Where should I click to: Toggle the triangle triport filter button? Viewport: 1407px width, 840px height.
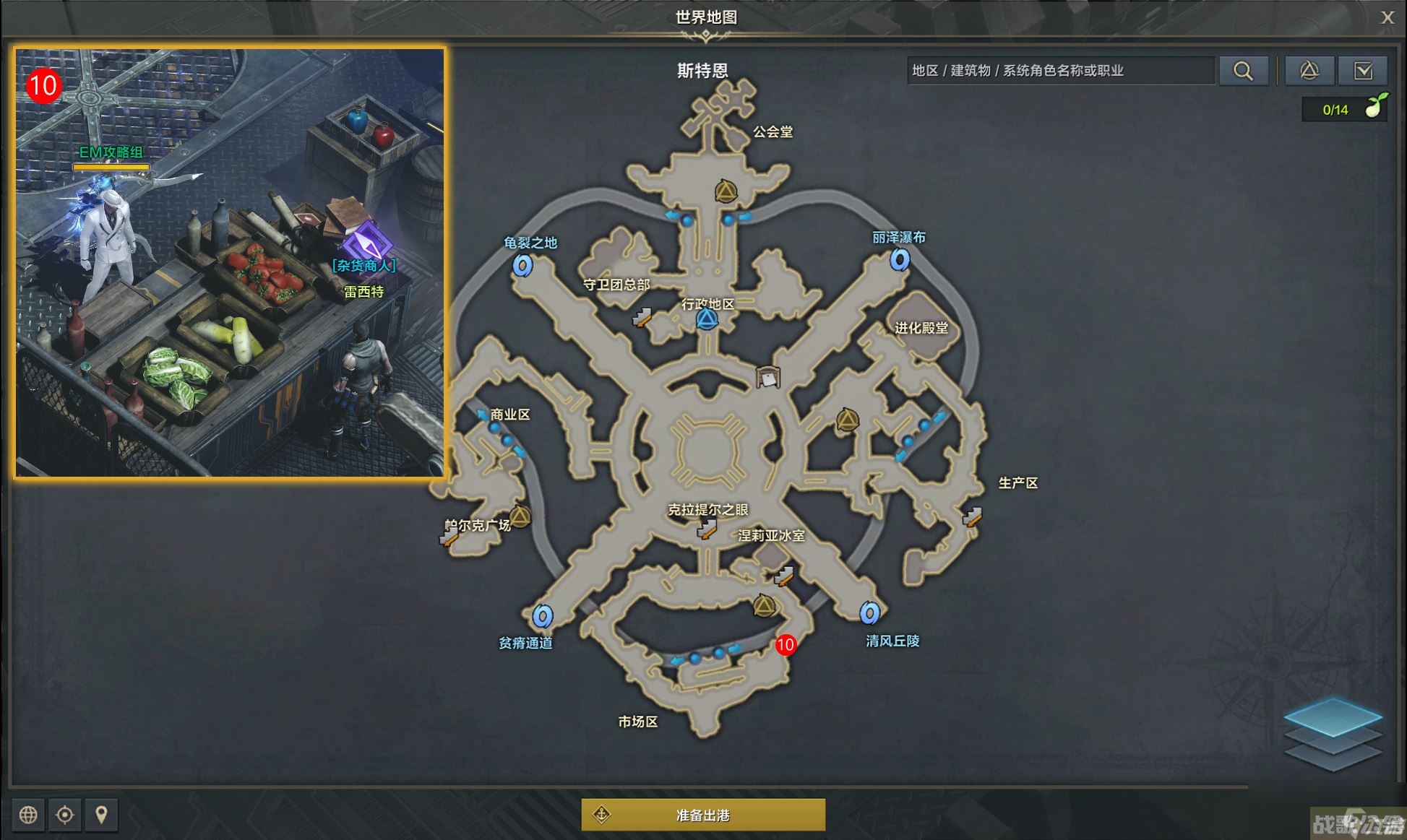[1309, 71]
